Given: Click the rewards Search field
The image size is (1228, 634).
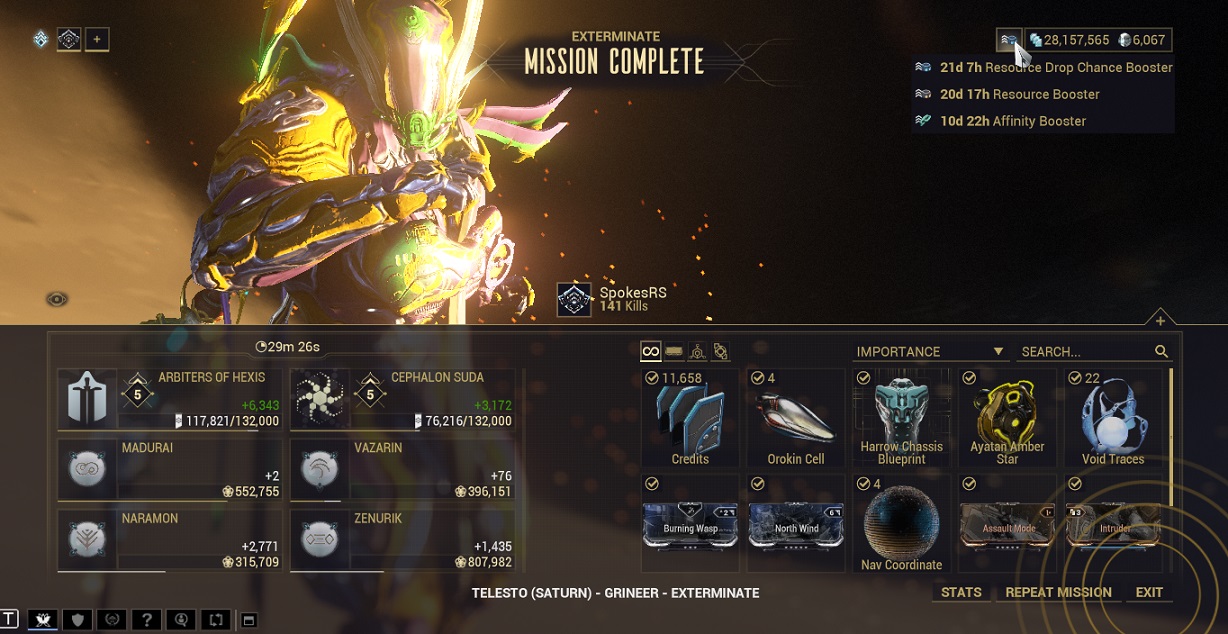Looking at the screenshot, I should click(1085, 352).
